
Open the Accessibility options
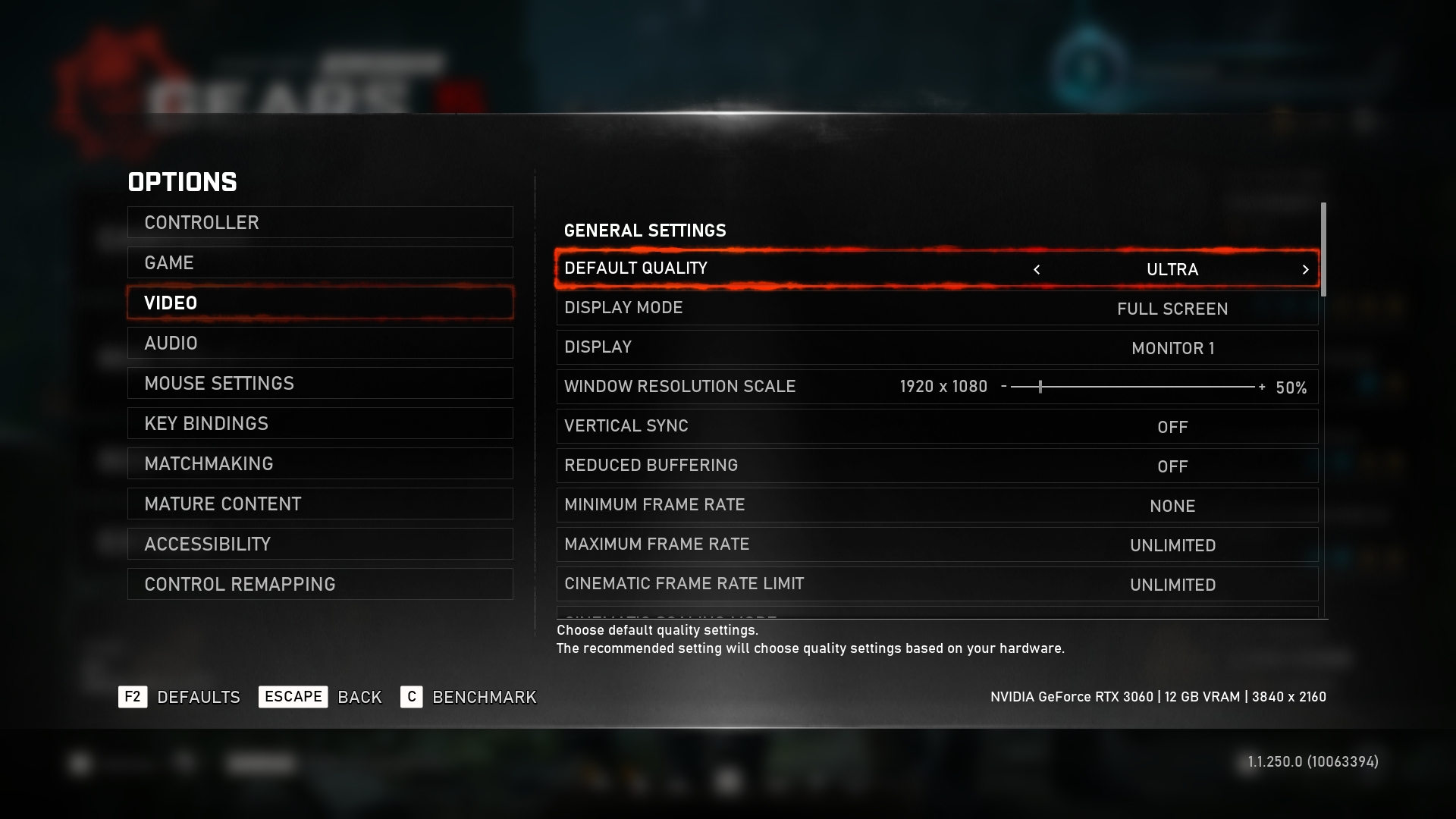coord(320,544)
